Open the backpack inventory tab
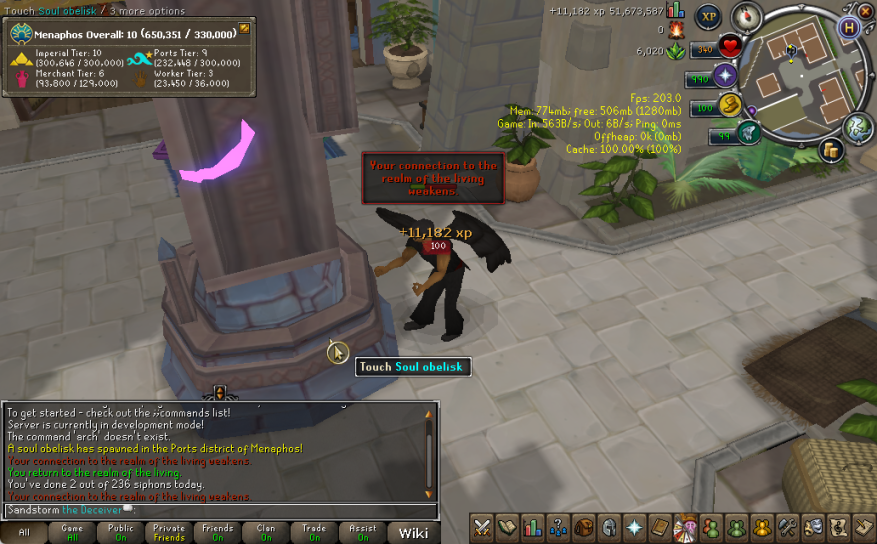This screenshot has width=877, height=544. click(x=583, y=527)
